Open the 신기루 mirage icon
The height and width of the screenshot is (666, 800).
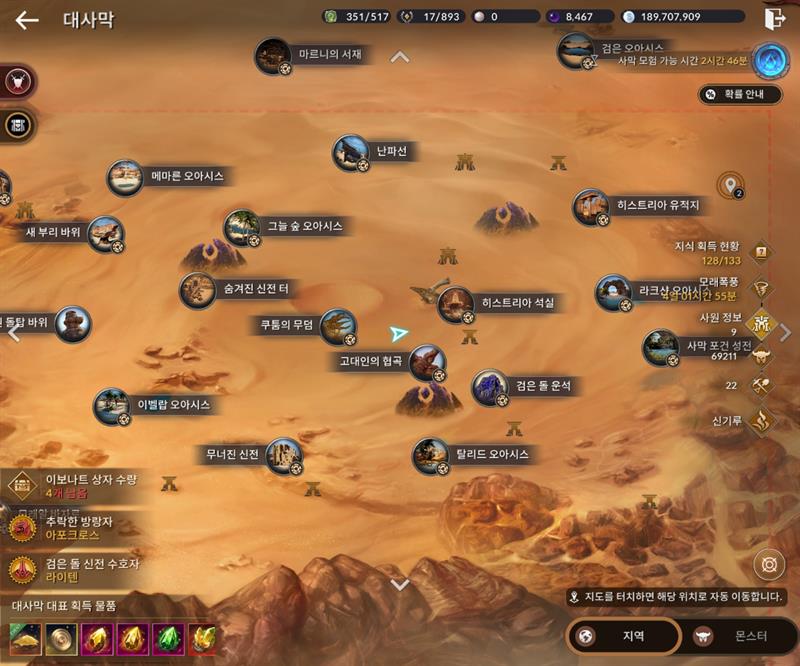point(763,420)
